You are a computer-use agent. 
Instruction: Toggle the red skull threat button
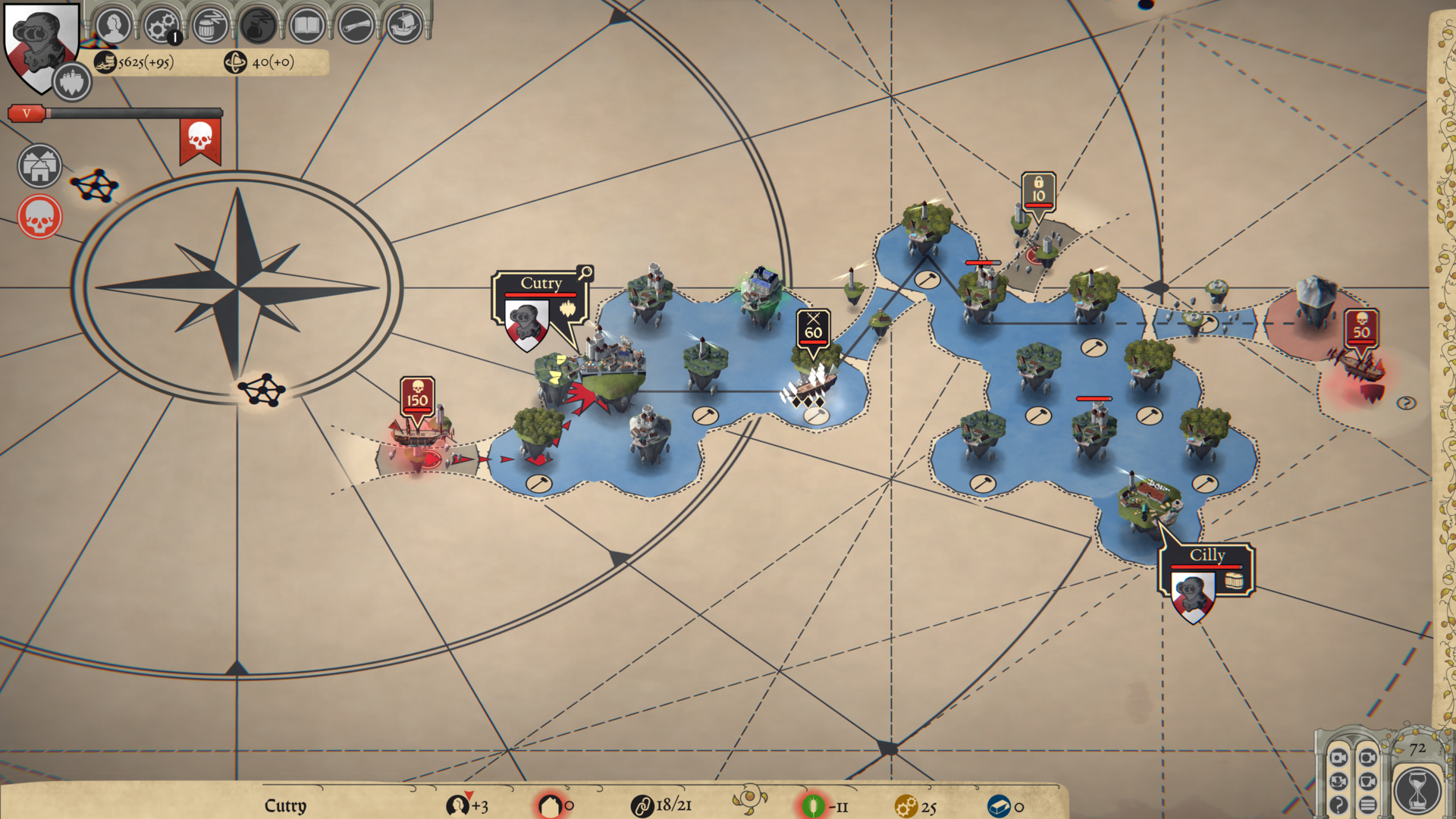[x=39, y=218]
